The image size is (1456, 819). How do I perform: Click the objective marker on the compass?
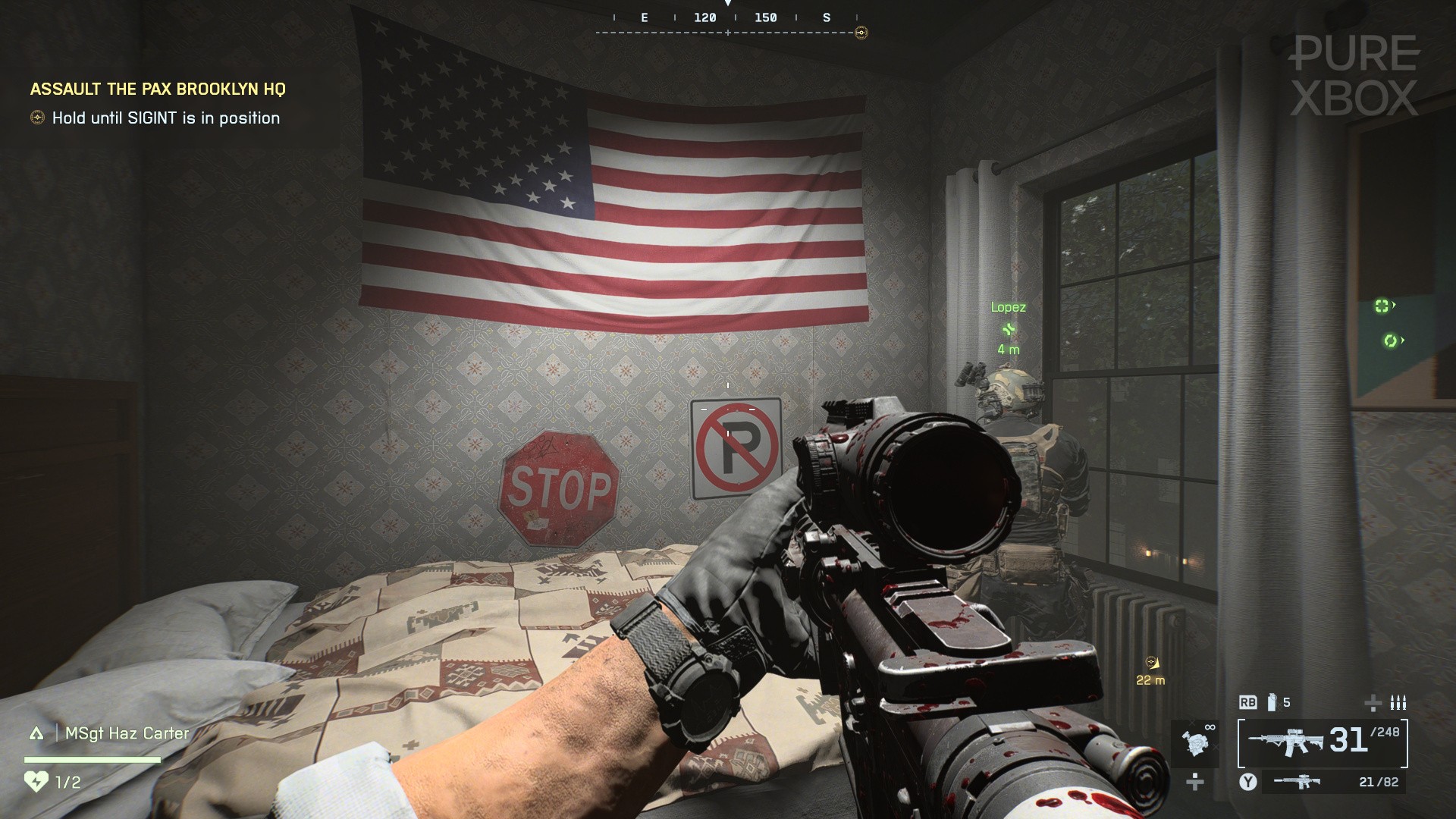point(861,33)
